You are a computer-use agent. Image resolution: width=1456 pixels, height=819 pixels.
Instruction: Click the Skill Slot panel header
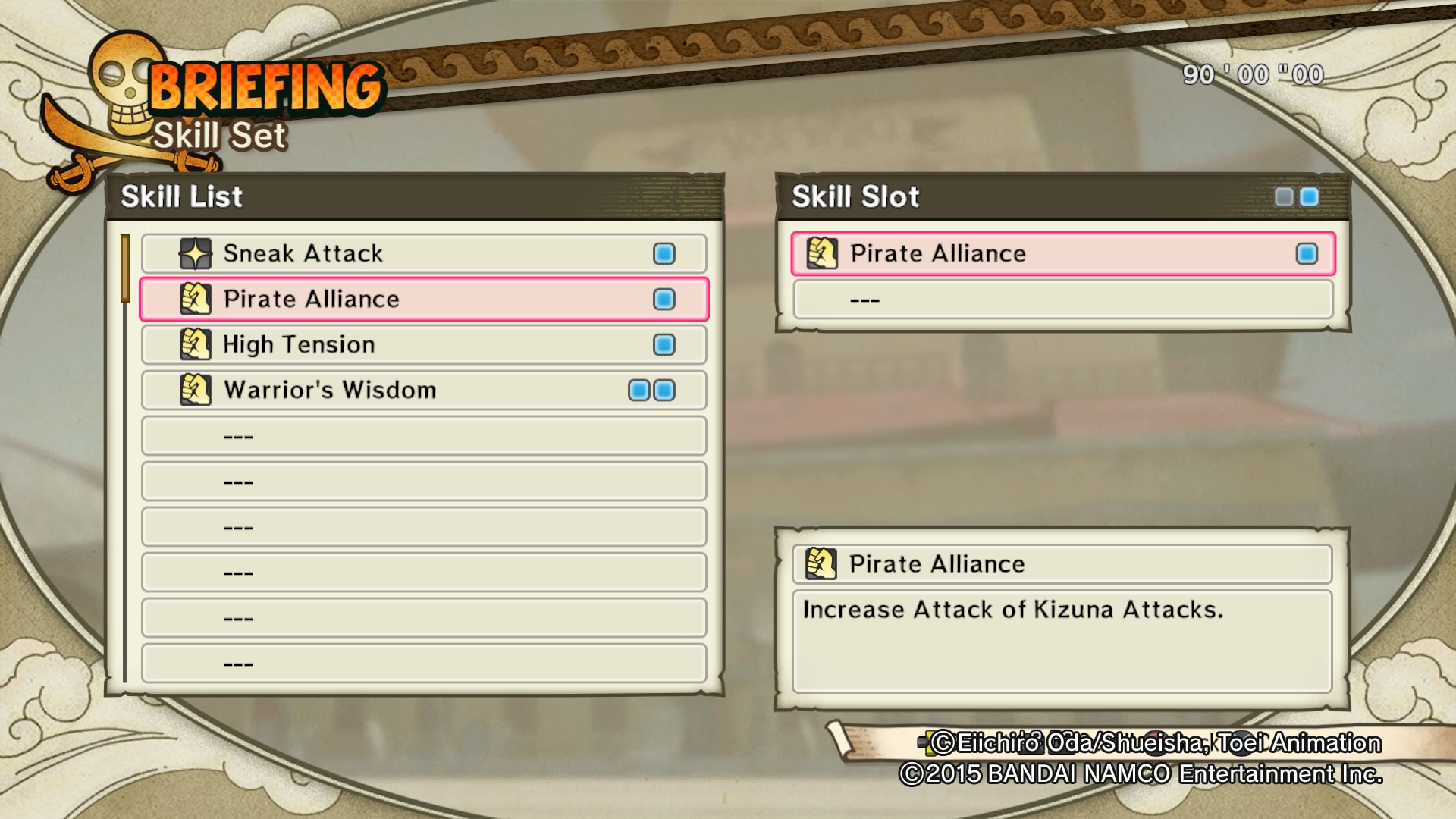pyautogui.click(x=855, y=196)
